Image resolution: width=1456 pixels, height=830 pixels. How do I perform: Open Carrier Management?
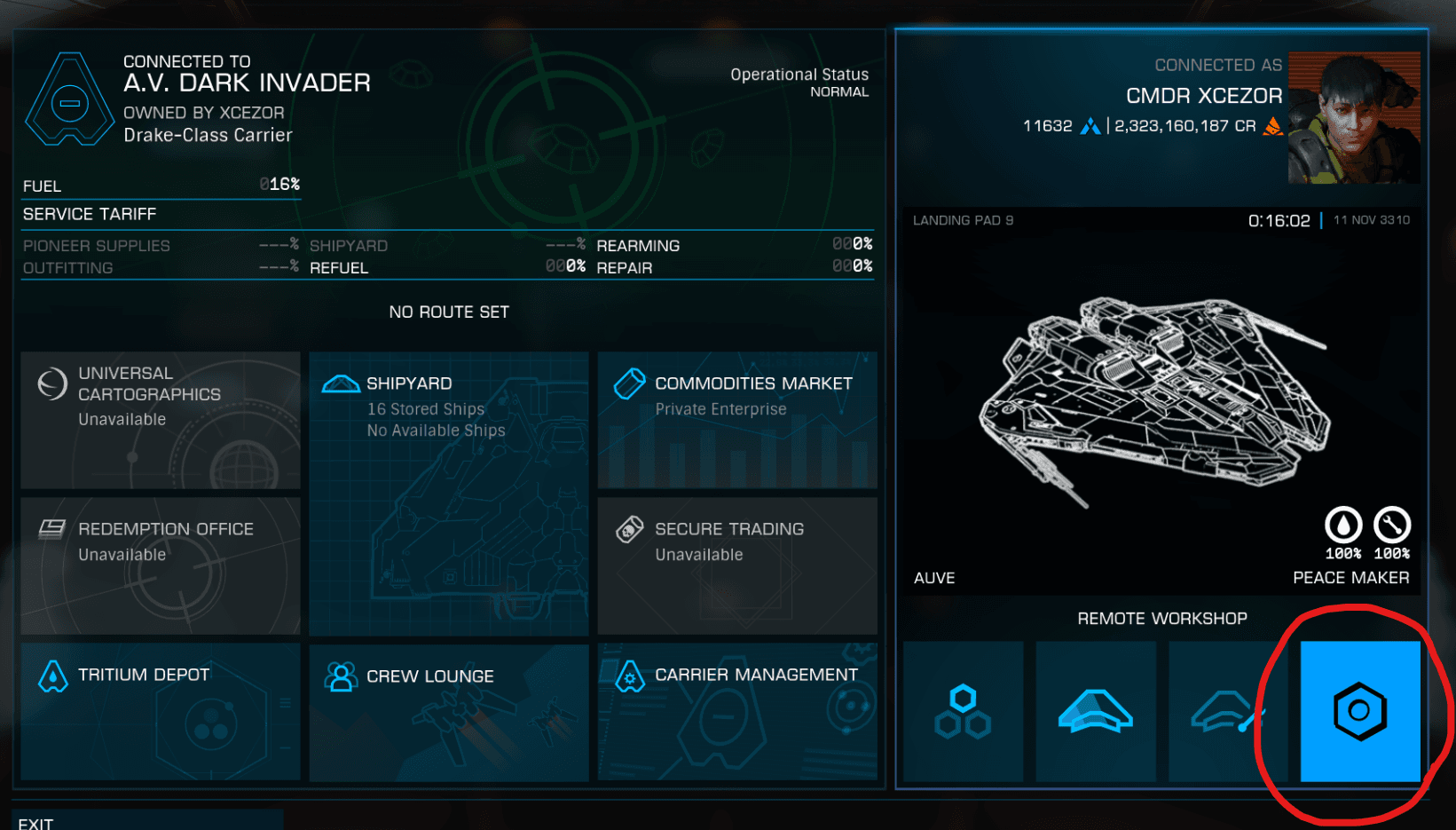pos(737,711)
